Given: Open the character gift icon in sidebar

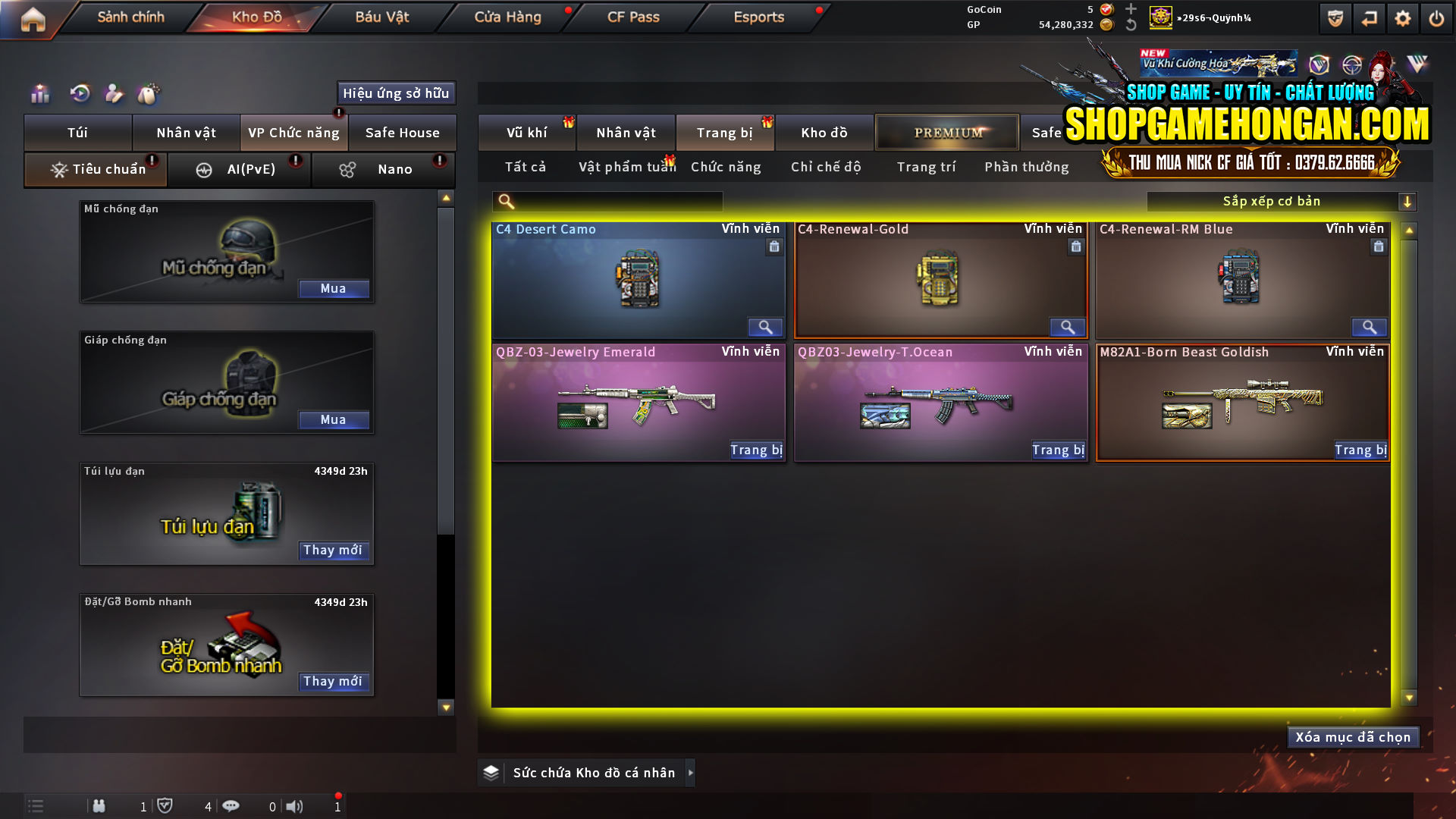Looking at the screenshot, I should pos(115,94).
